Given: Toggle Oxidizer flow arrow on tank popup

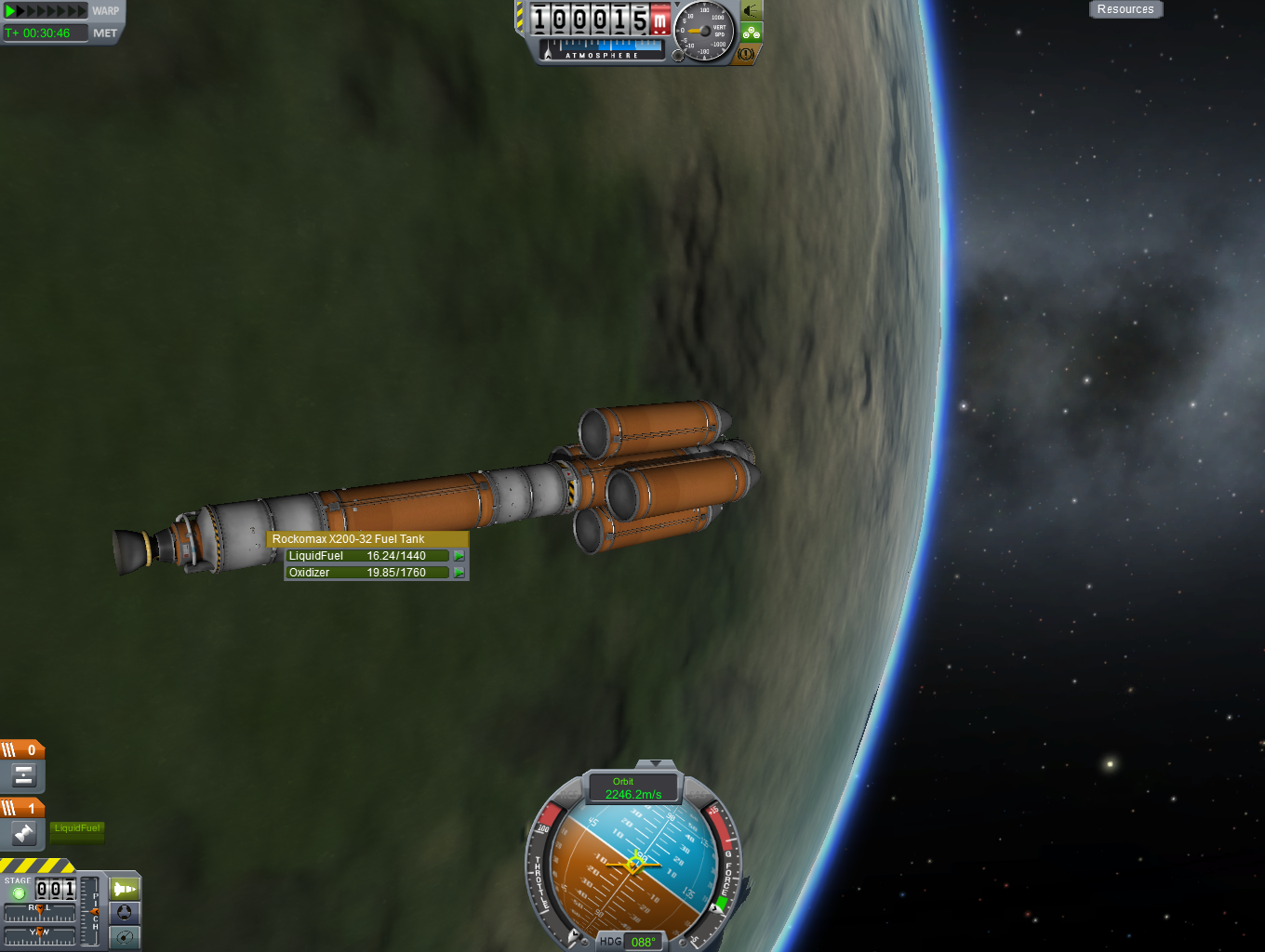Looking at the screenshot, I should (x=459, y=573).
